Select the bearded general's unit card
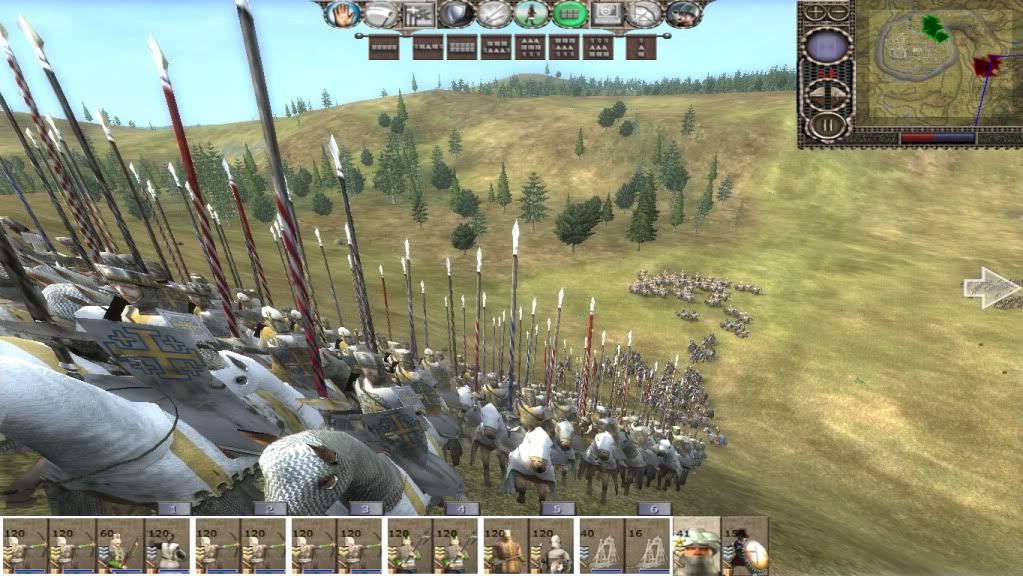This screenshot has width=1023, height=576. (x=696, y=547)
